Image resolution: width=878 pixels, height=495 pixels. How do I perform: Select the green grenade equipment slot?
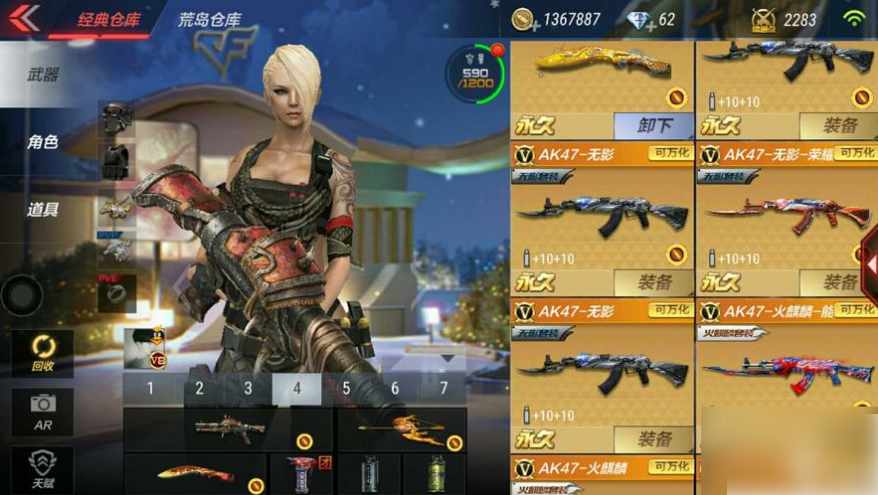[436, 473]
